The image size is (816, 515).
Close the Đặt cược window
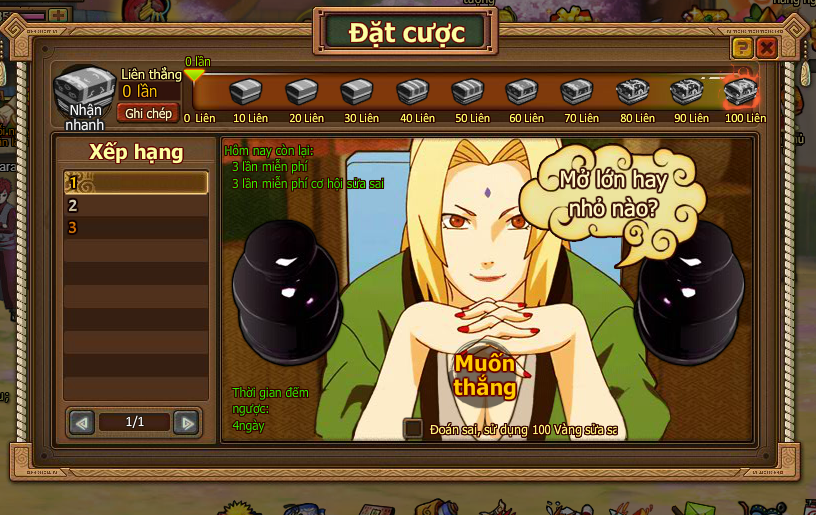click(767, 48)
